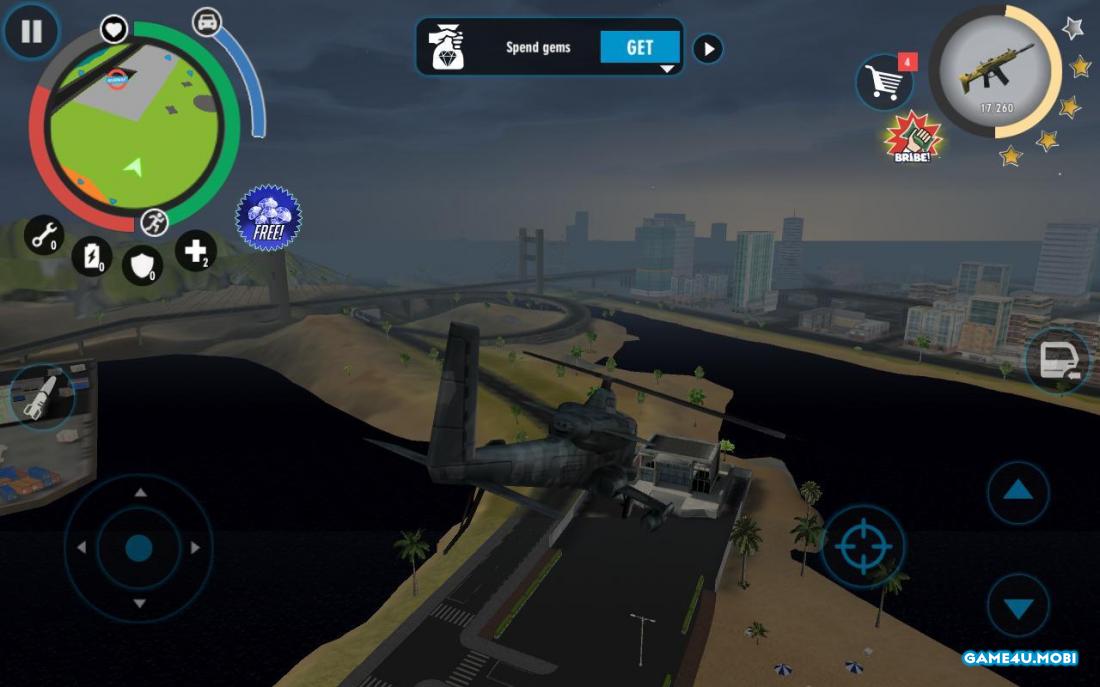Ascend with the up arrow button
This screenshot has width=1100, height=687.
tap(1018, 491)
